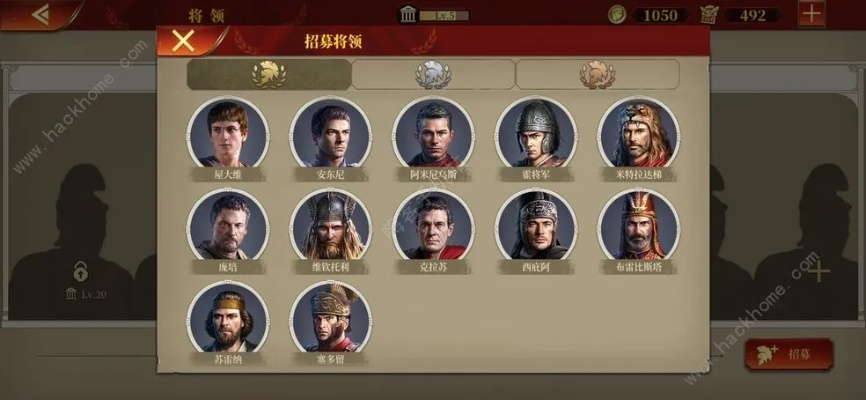Screen dimensions: 866x400
Task: Switch to the silver helmet tab
Action: click(433, 74)
